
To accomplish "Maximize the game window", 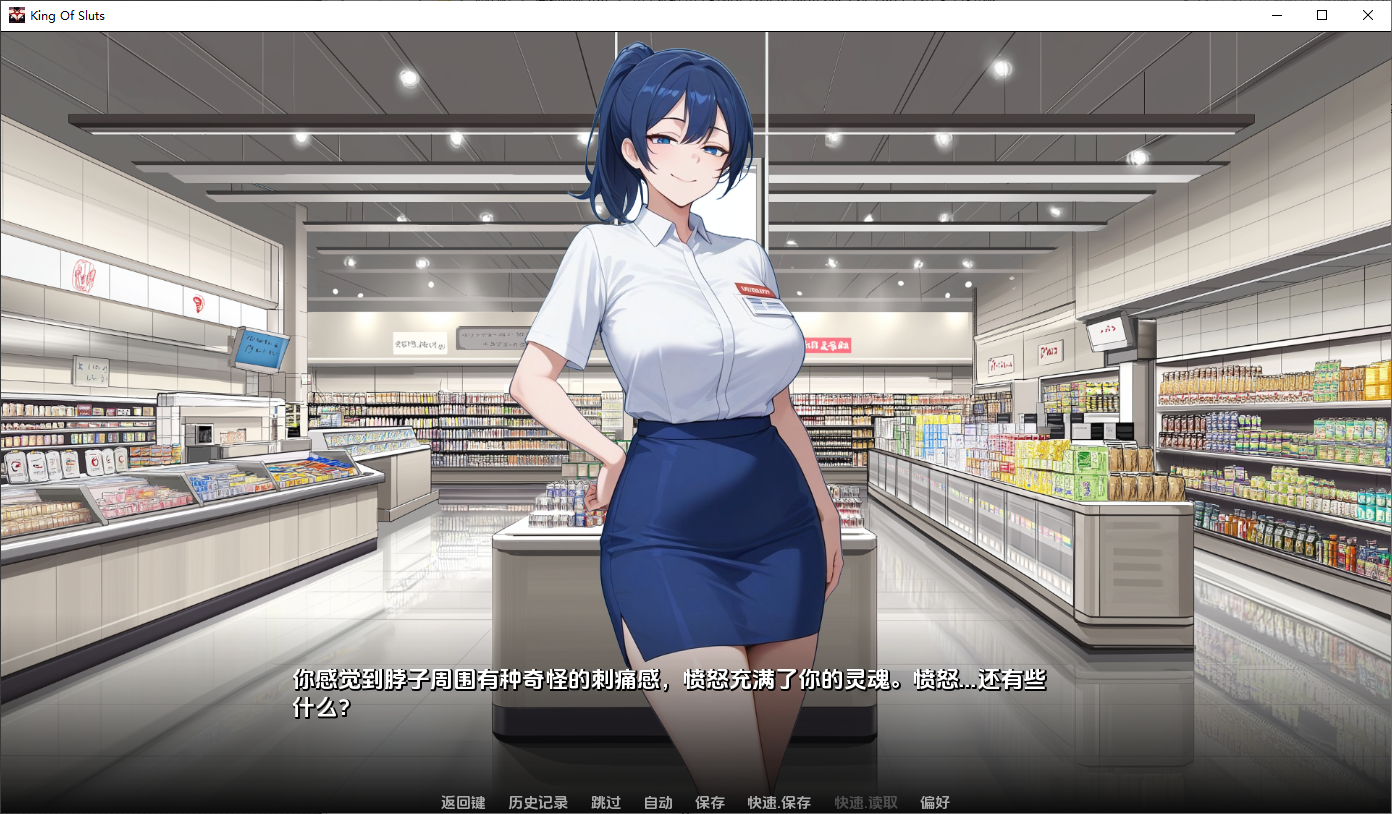I will [x=1320, y=15].
